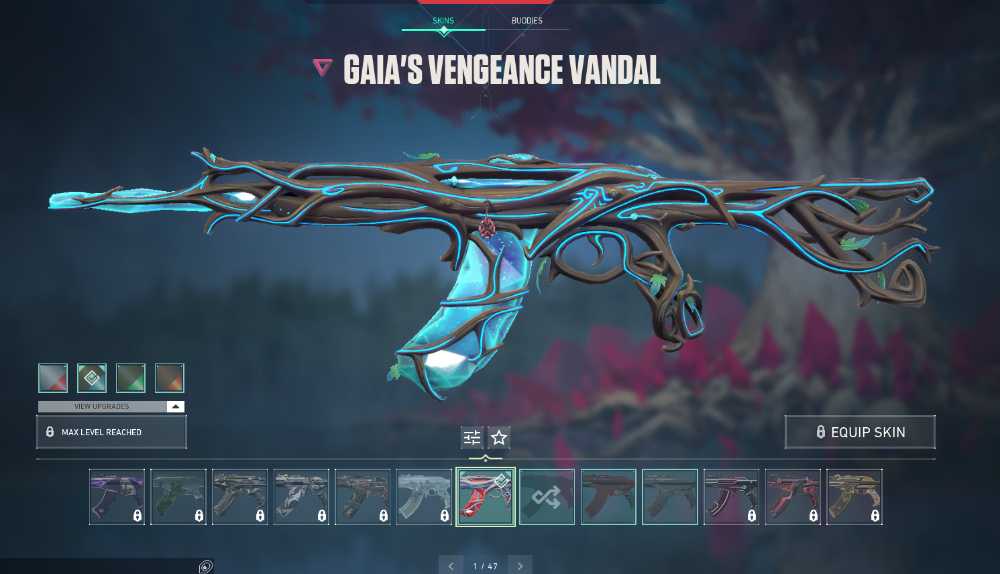
Task: Select the purple Vandal skin thumbnail
Action: click(117, 497)
